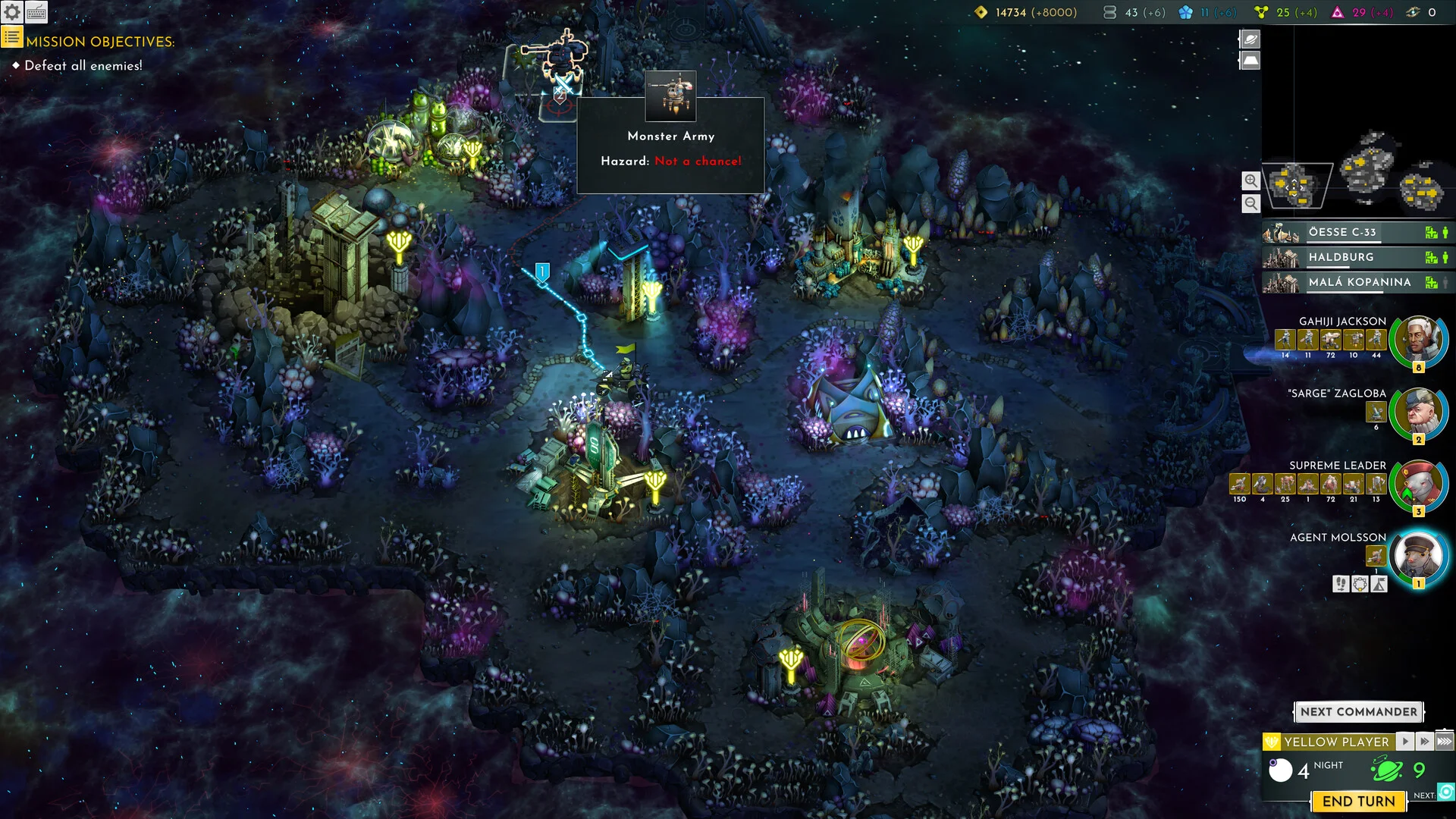Select Agent Molsson's portrait
The height and width of the screenshot is (819, 1456).
point(1418,556)
